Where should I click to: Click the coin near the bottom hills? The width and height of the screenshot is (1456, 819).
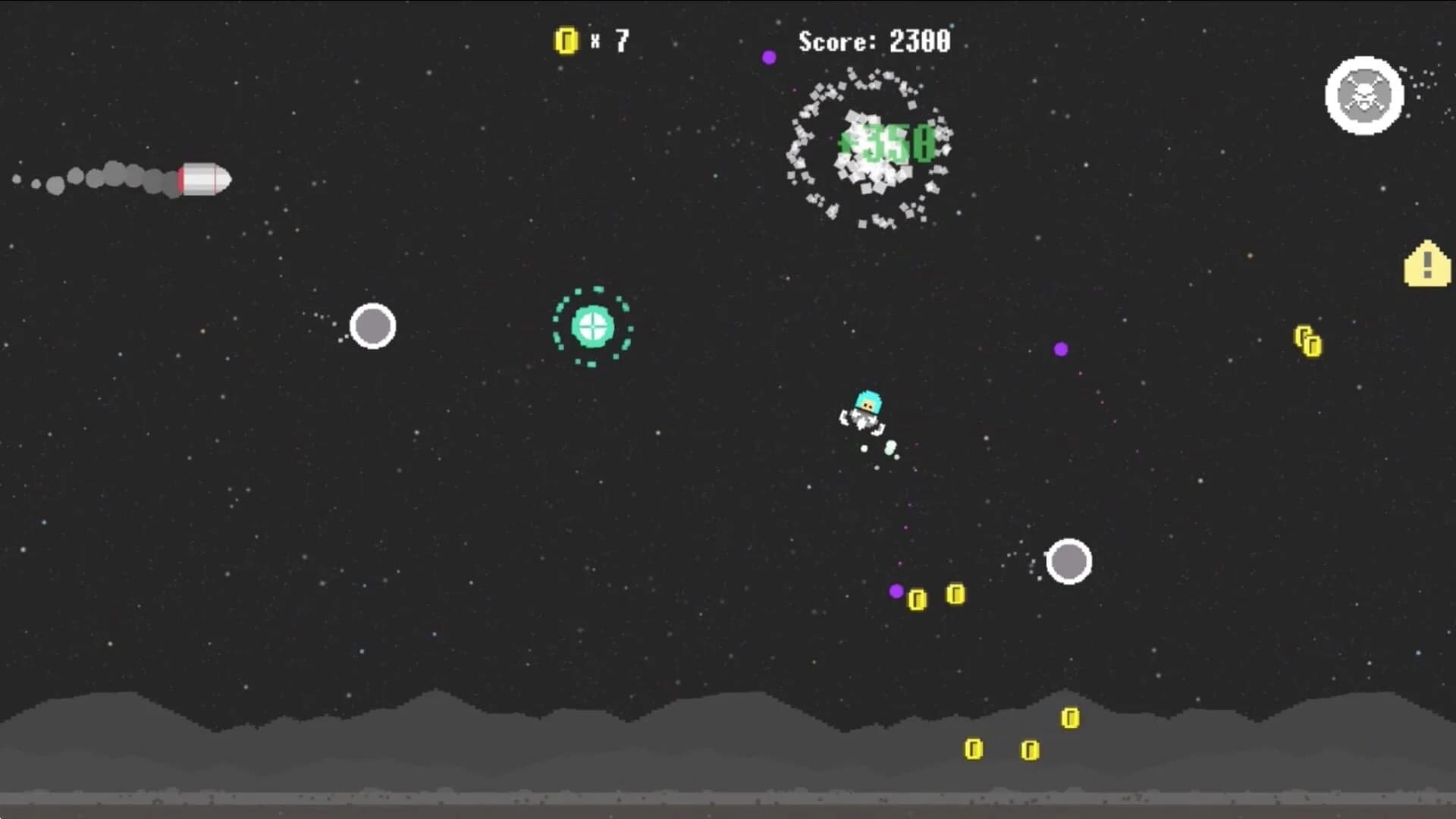coord(1069,716)
